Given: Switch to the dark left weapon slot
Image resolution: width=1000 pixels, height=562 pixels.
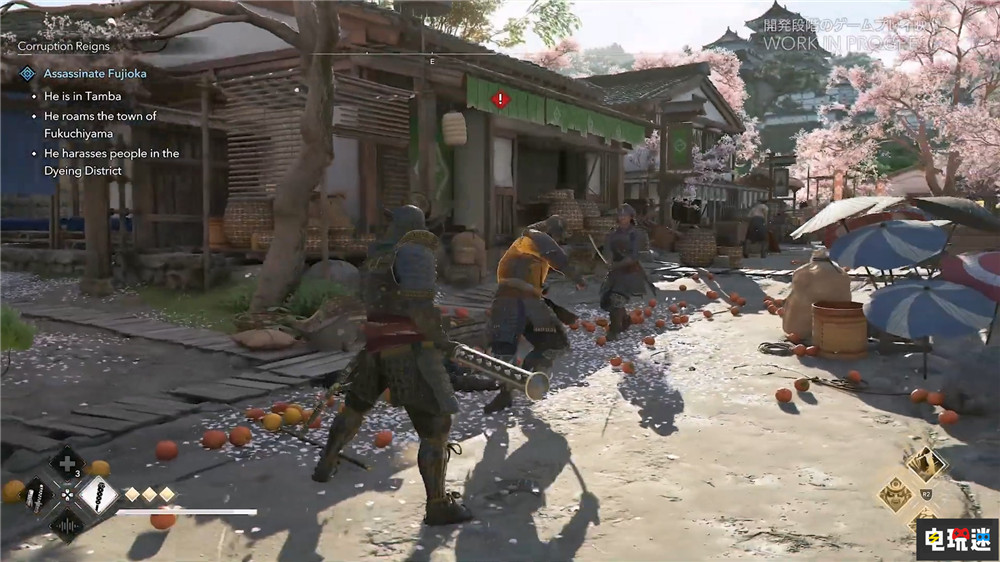Looking at the screenshot, I should tap(37, 495).
